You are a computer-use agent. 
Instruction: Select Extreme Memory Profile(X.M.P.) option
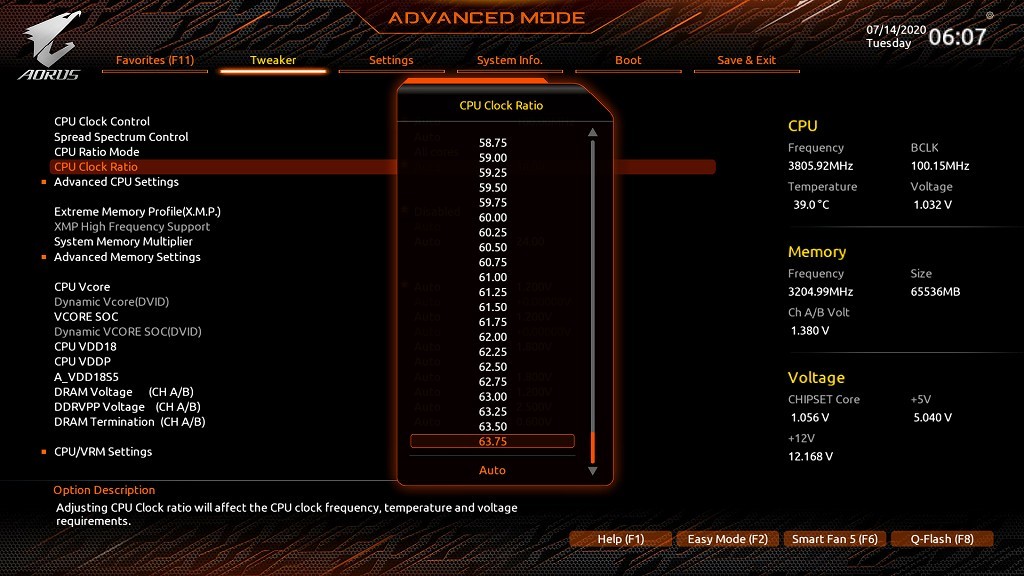(137, 212)
